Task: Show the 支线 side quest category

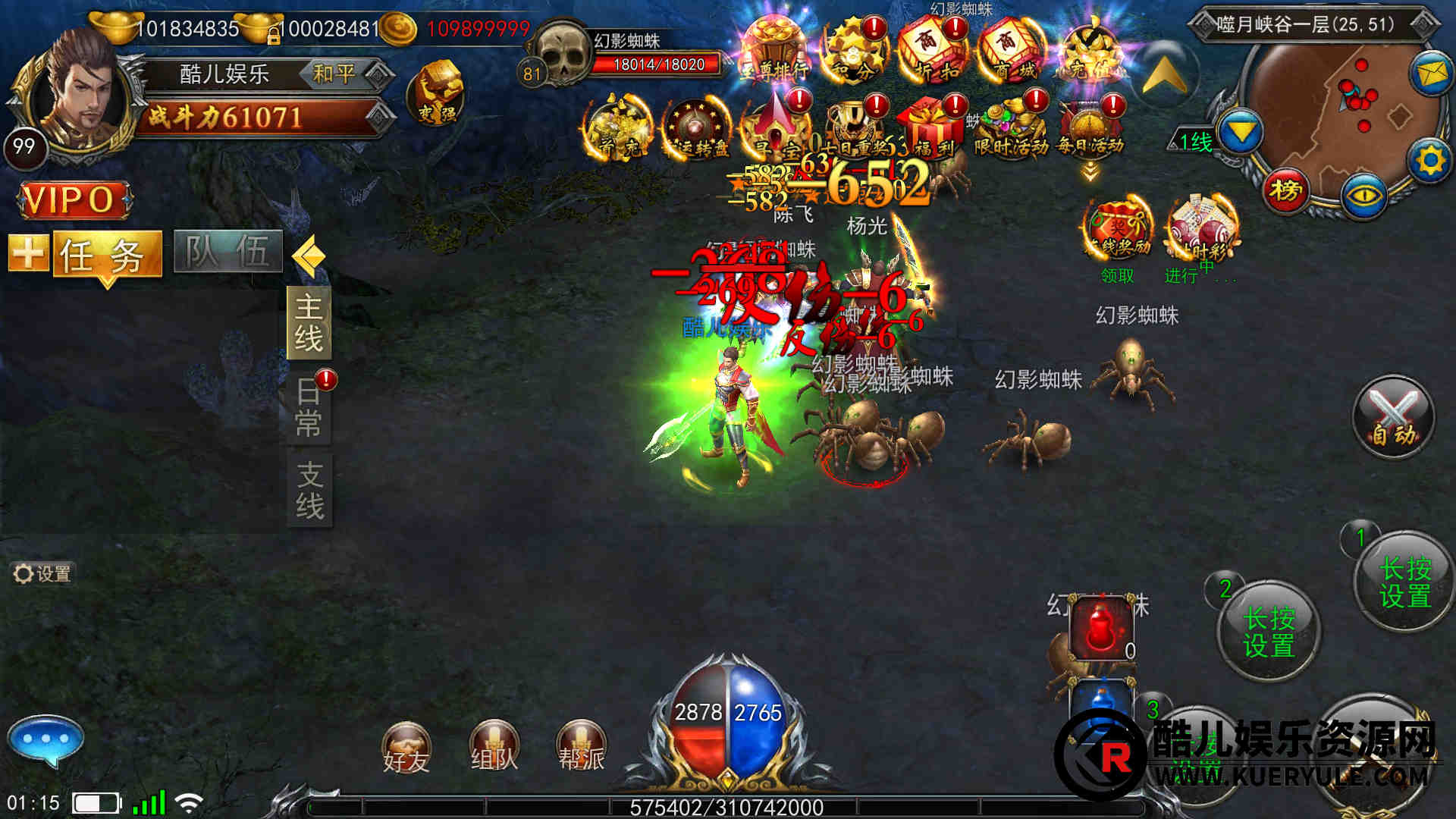Action: (309, 490)
